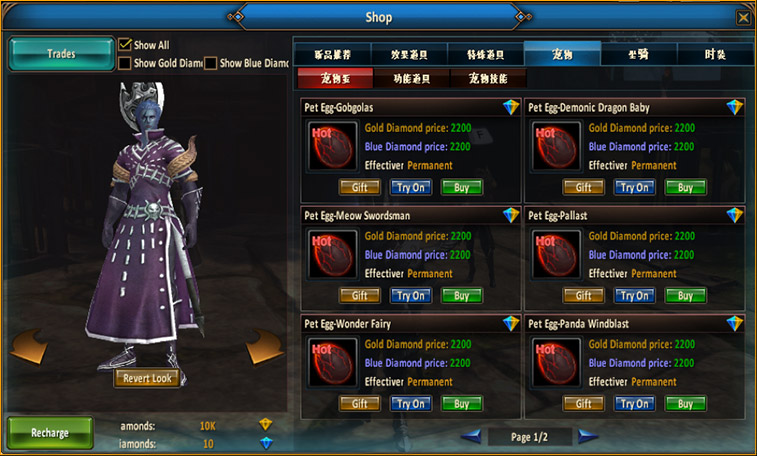The width and height of the screenshot is (757, 456).
Task: Gift the Pet Egg-Demonic Dragon Baby
Action: [584, 187]
